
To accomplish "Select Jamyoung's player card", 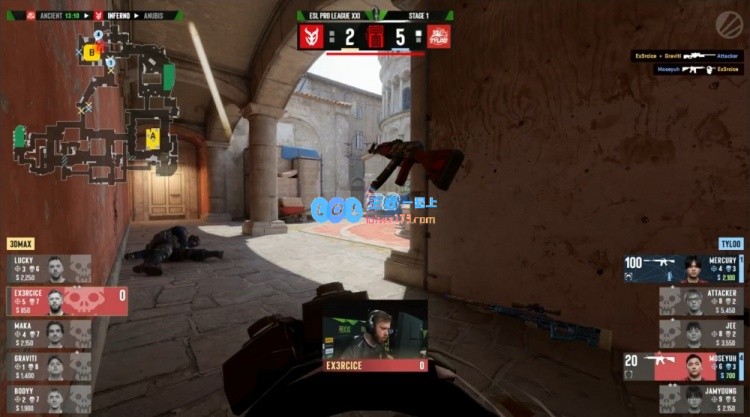I will (x=702, y=398).
